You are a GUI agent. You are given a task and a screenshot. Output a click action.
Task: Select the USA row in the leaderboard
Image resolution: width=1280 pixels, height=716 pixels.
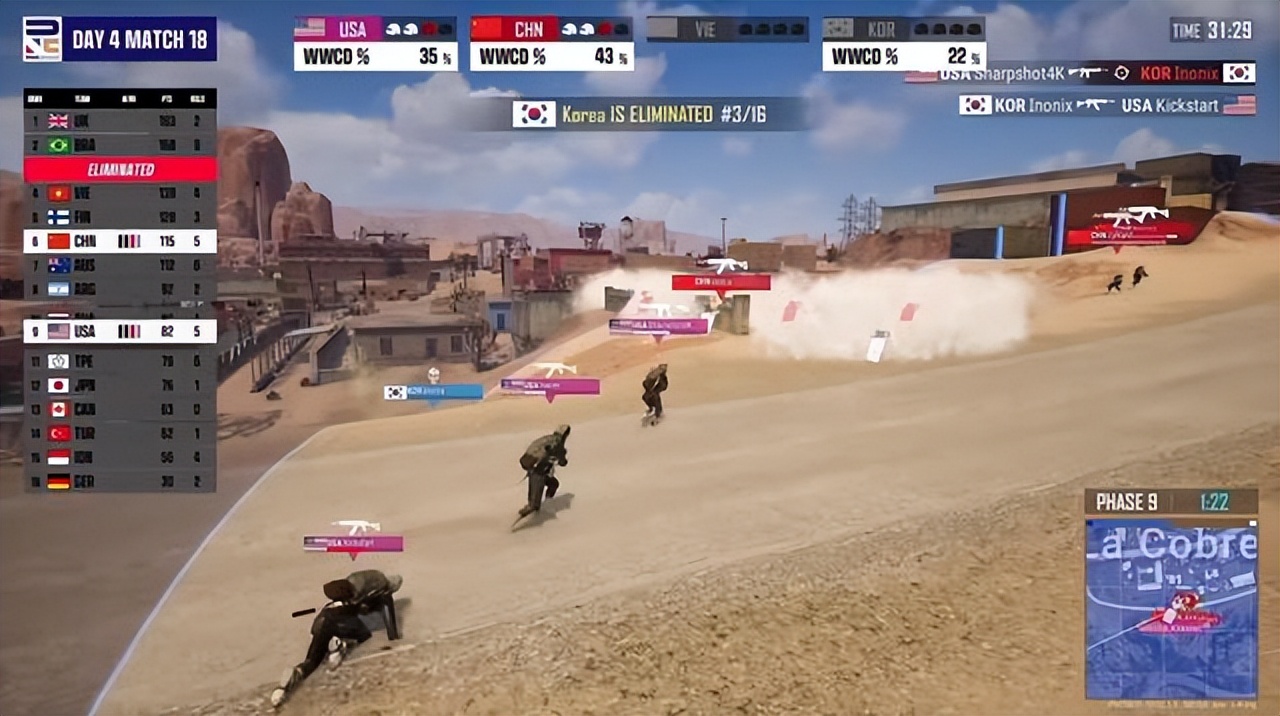tap(120, 331)
